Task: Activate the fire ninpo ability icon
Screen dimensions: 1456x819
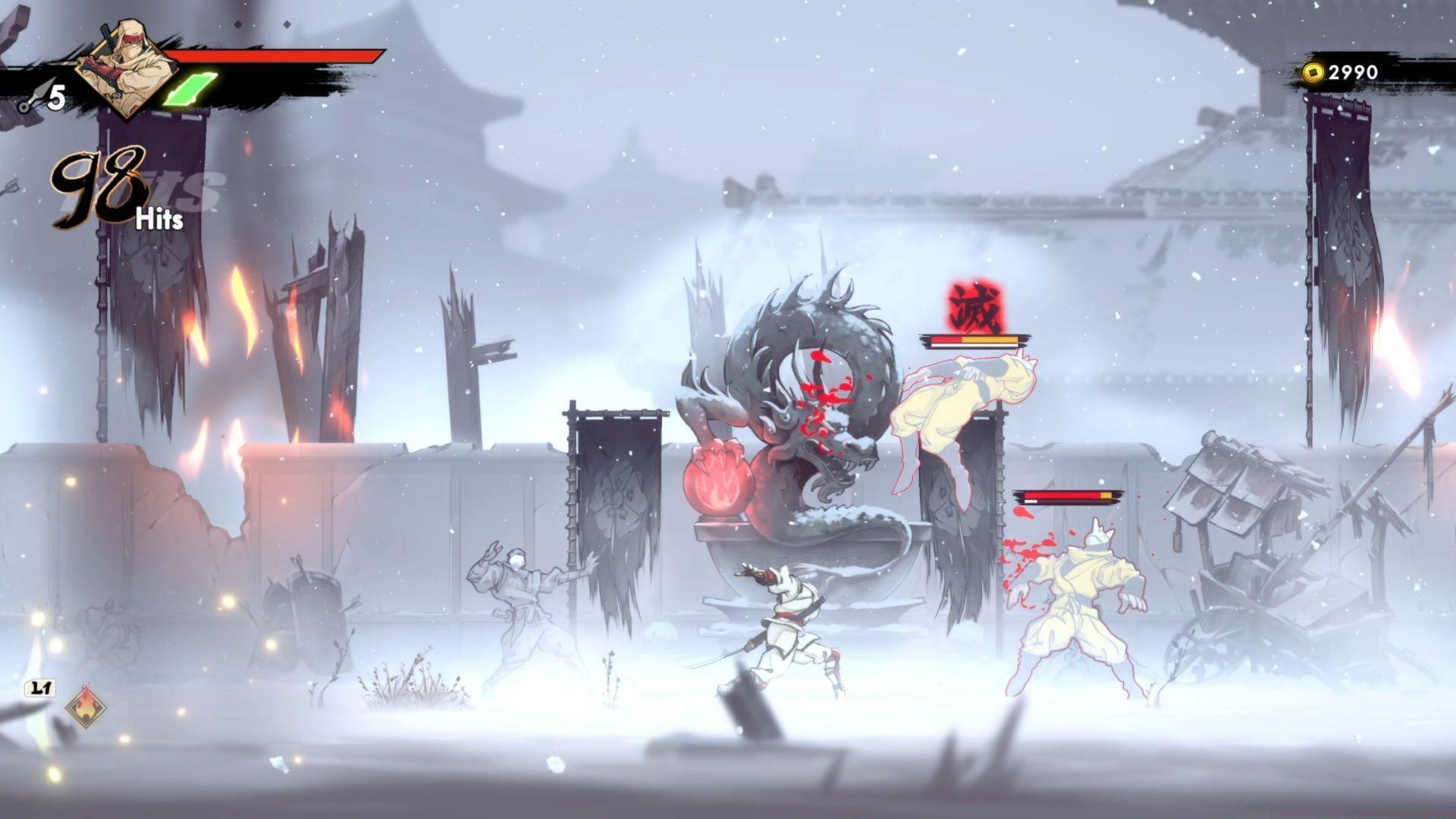Action: pyautogui.click(x=86, y=707)
